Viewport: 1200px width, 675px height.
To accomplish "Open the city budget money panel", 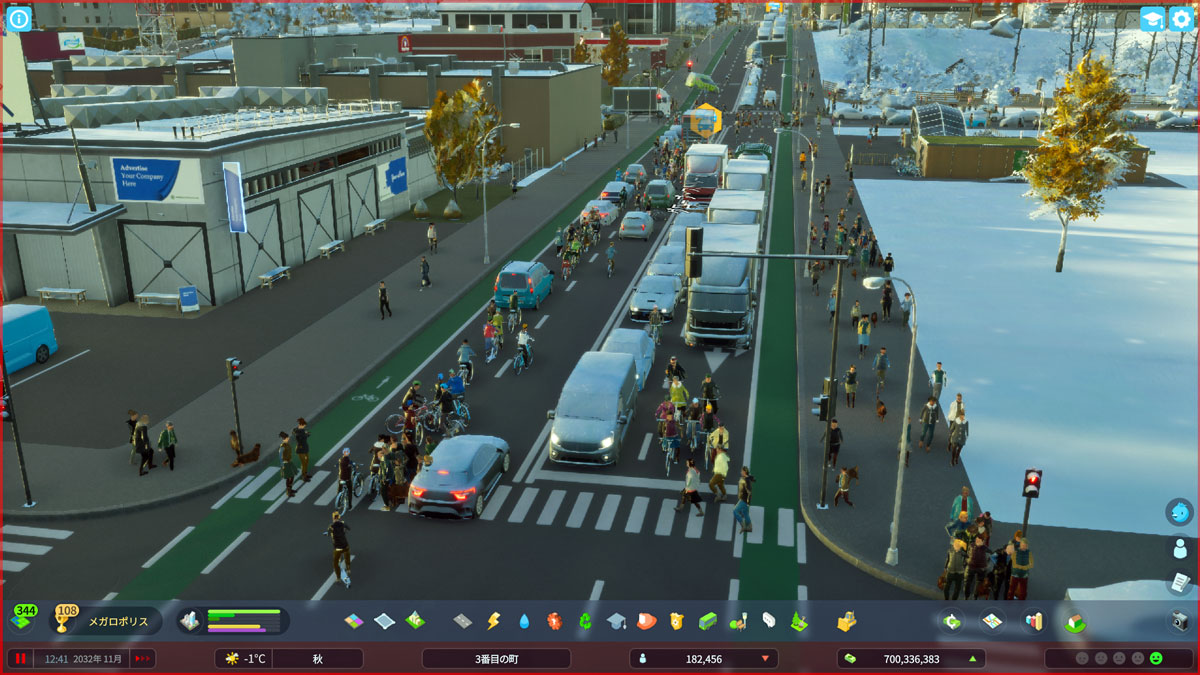I will pos(910,659).
